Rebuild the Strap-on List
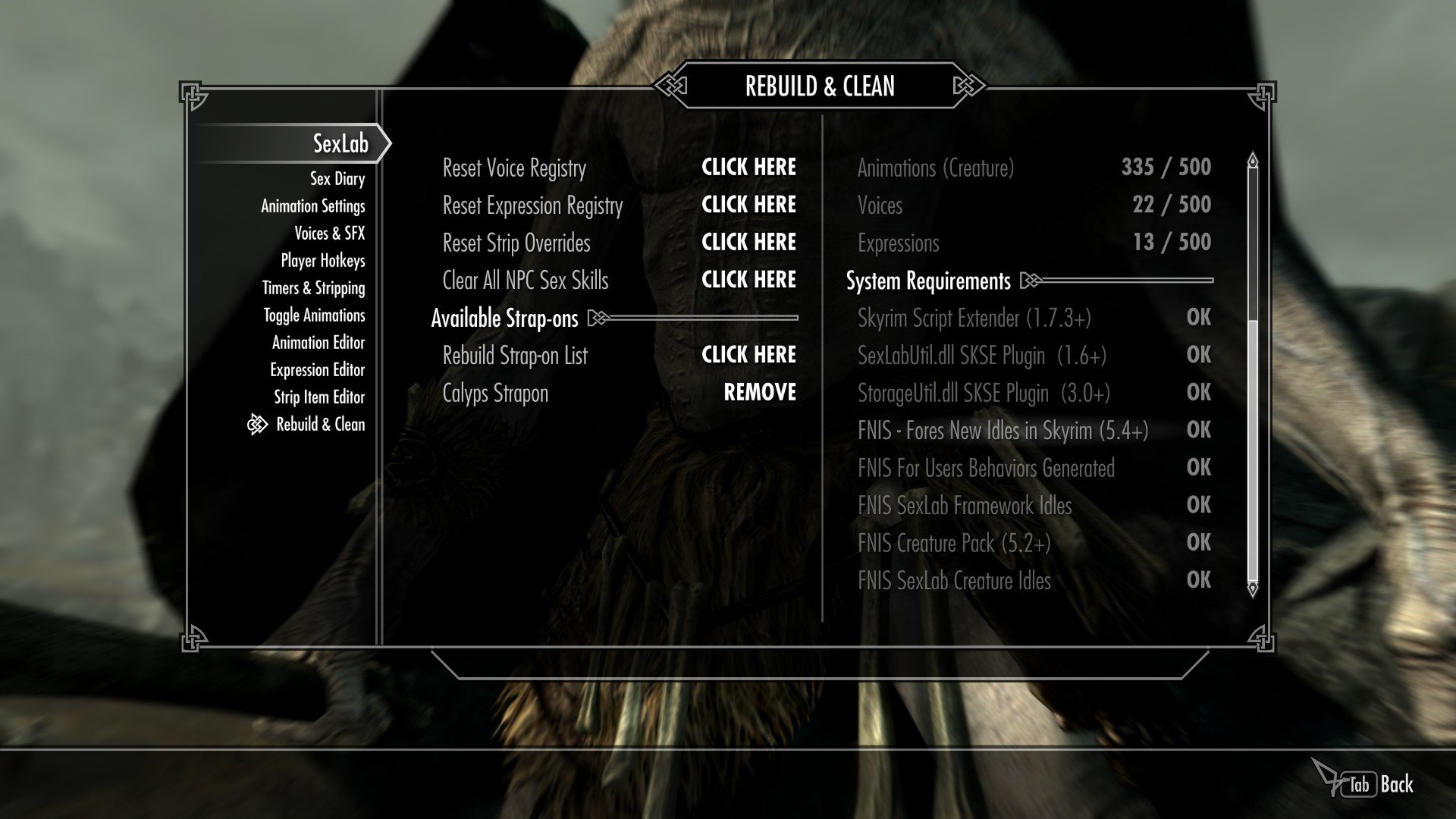Screen dimensions: 1456x819 [748, 355]
